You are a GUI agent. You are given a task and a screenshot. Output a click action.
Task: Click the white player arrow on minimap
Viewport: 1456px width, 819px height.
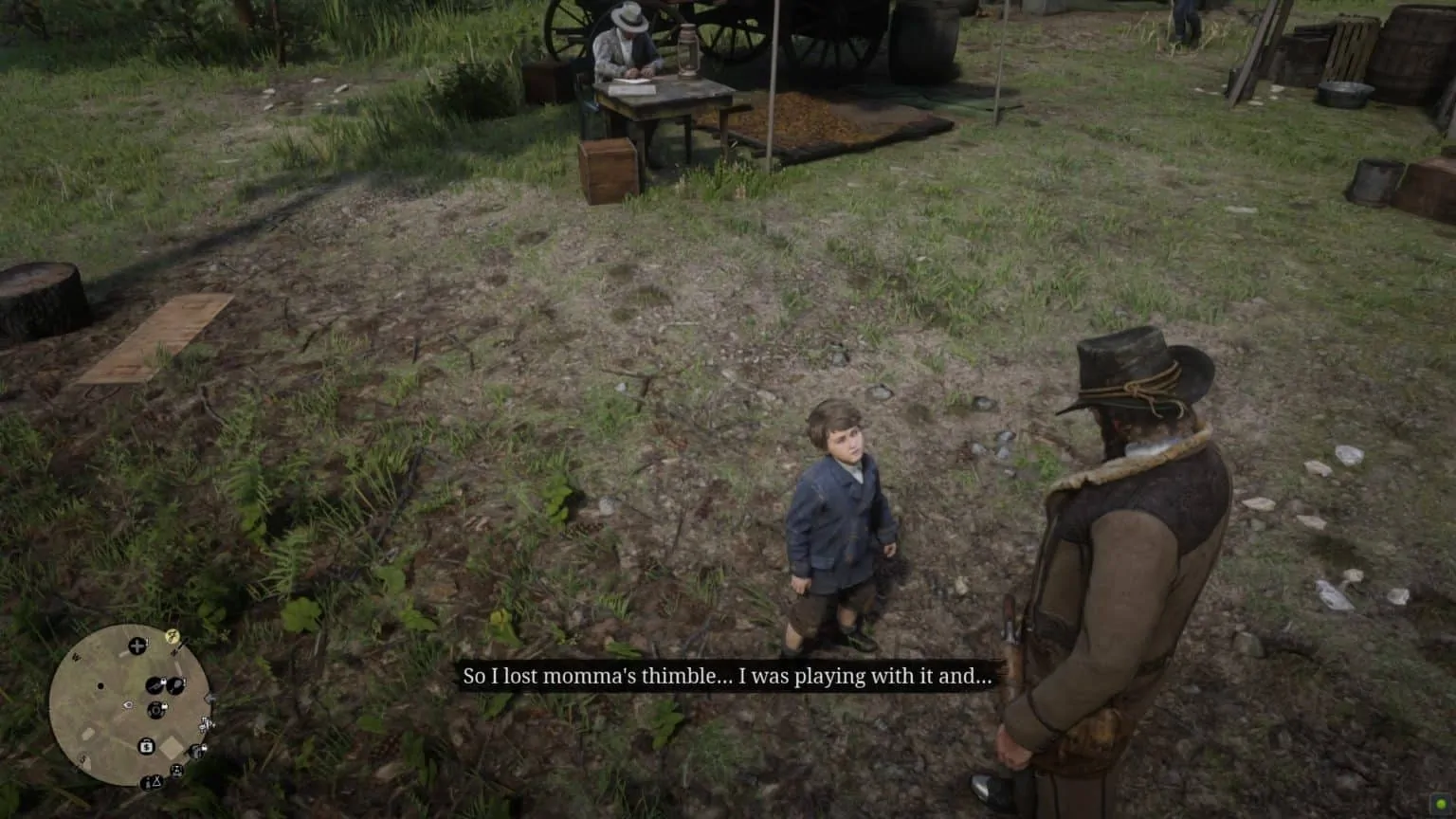click(128, 705)
